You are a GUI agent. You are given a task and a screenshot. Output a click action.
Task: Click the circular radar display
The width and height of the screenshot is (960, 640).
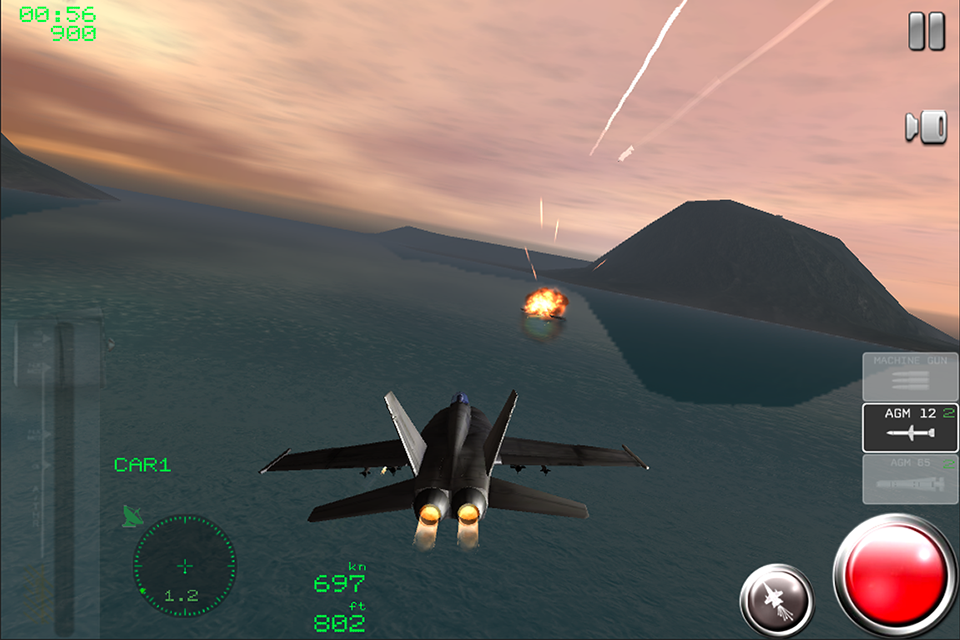pyautogui.click(x=185, y=566)
